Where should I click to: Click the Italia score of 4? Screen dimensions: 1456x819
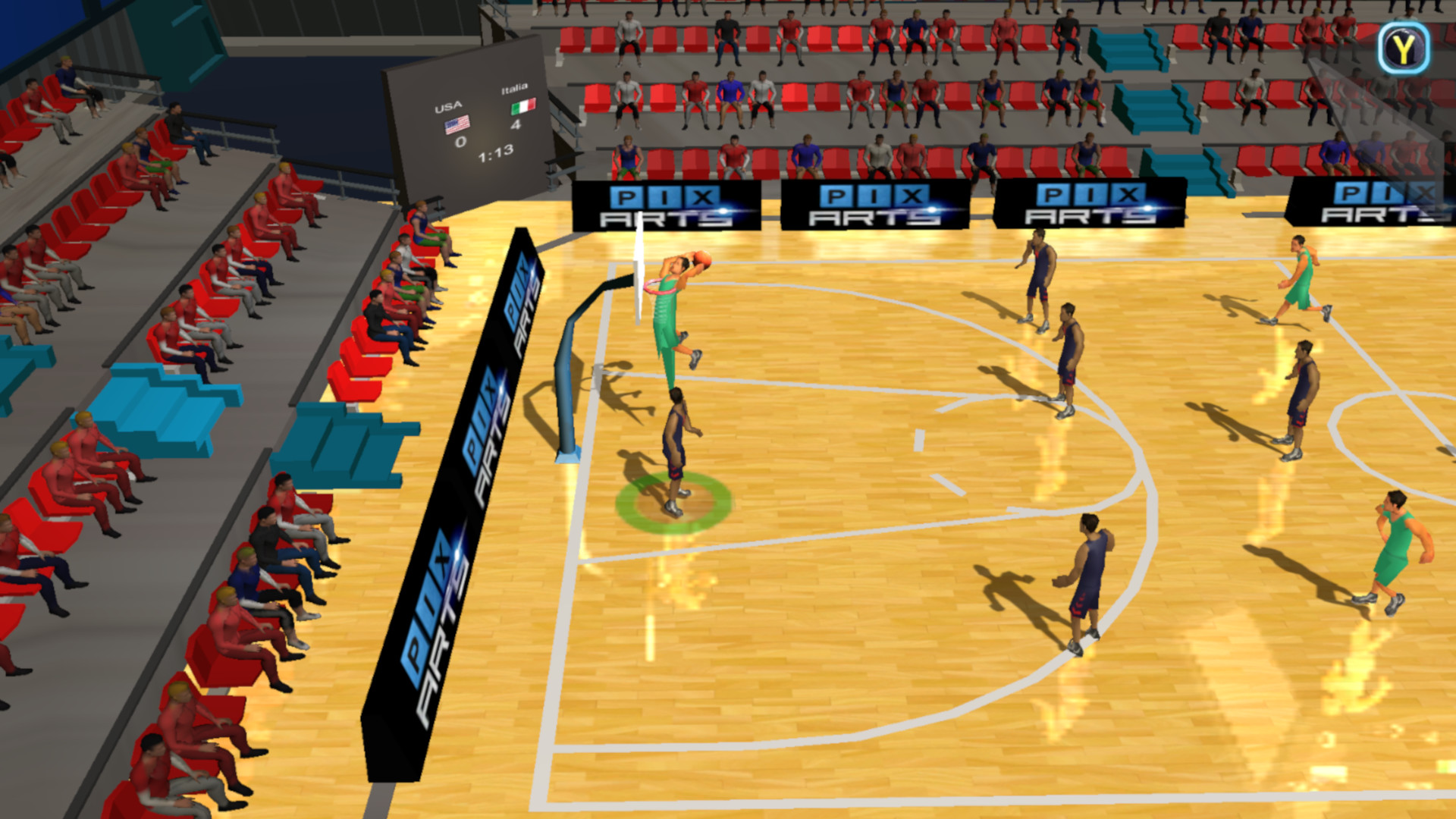pyautogui.click(x=516, y=126)
